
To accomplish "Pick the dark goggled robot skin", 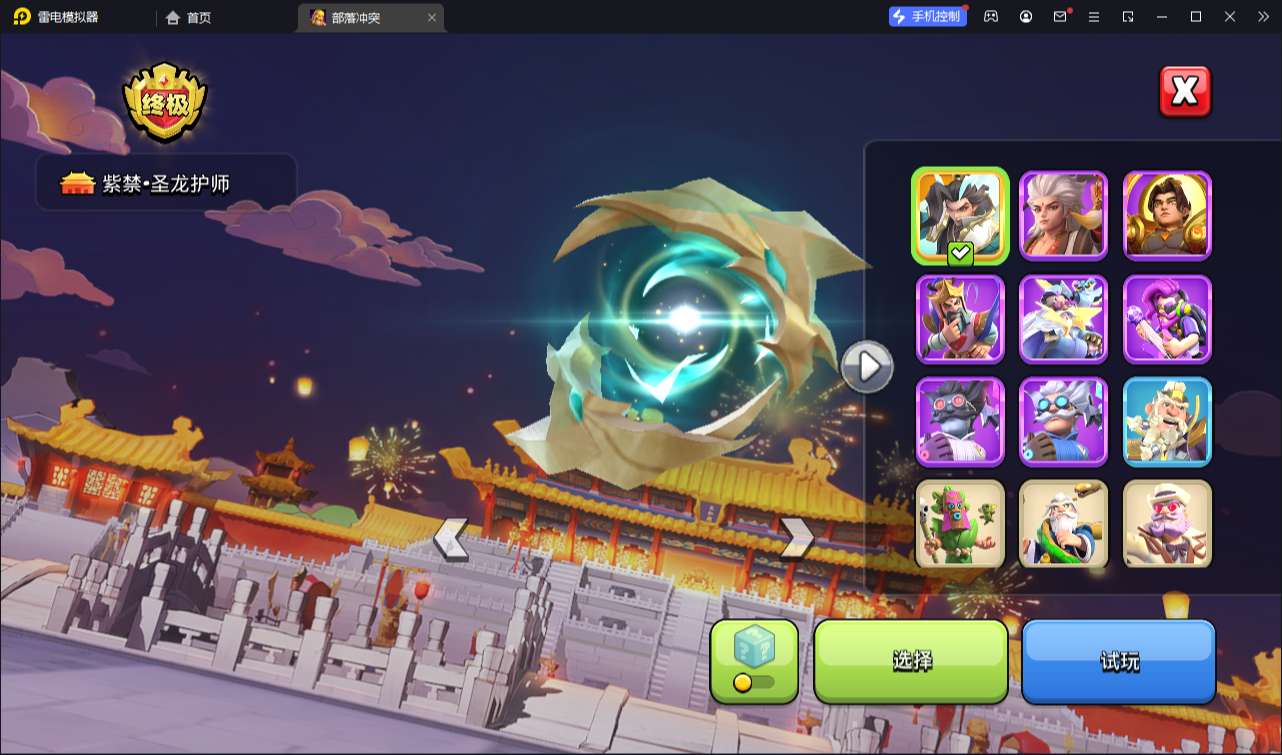I will [960, 421].
